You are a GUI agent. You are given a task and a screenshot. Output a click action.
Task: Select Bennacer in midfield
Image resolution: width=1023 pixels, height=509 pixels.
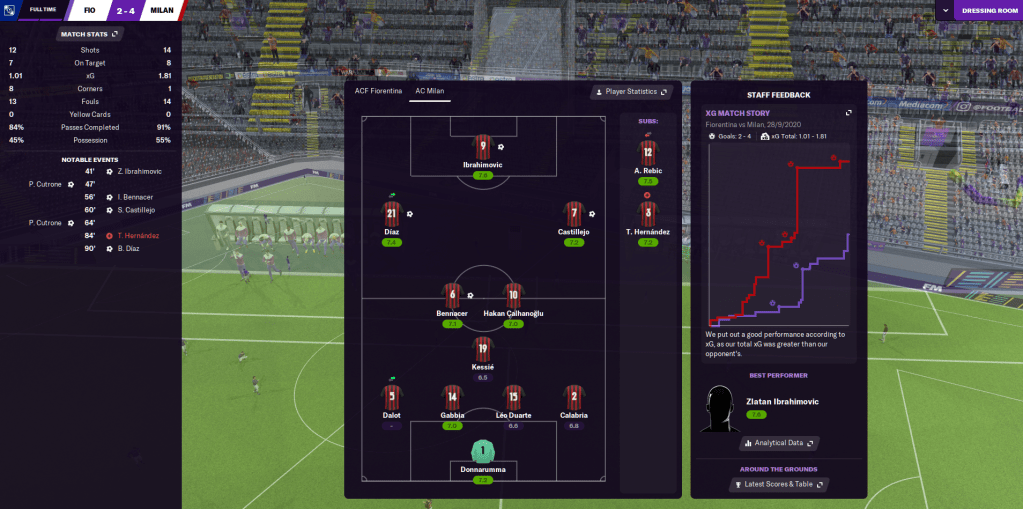[x=452, y=296]
